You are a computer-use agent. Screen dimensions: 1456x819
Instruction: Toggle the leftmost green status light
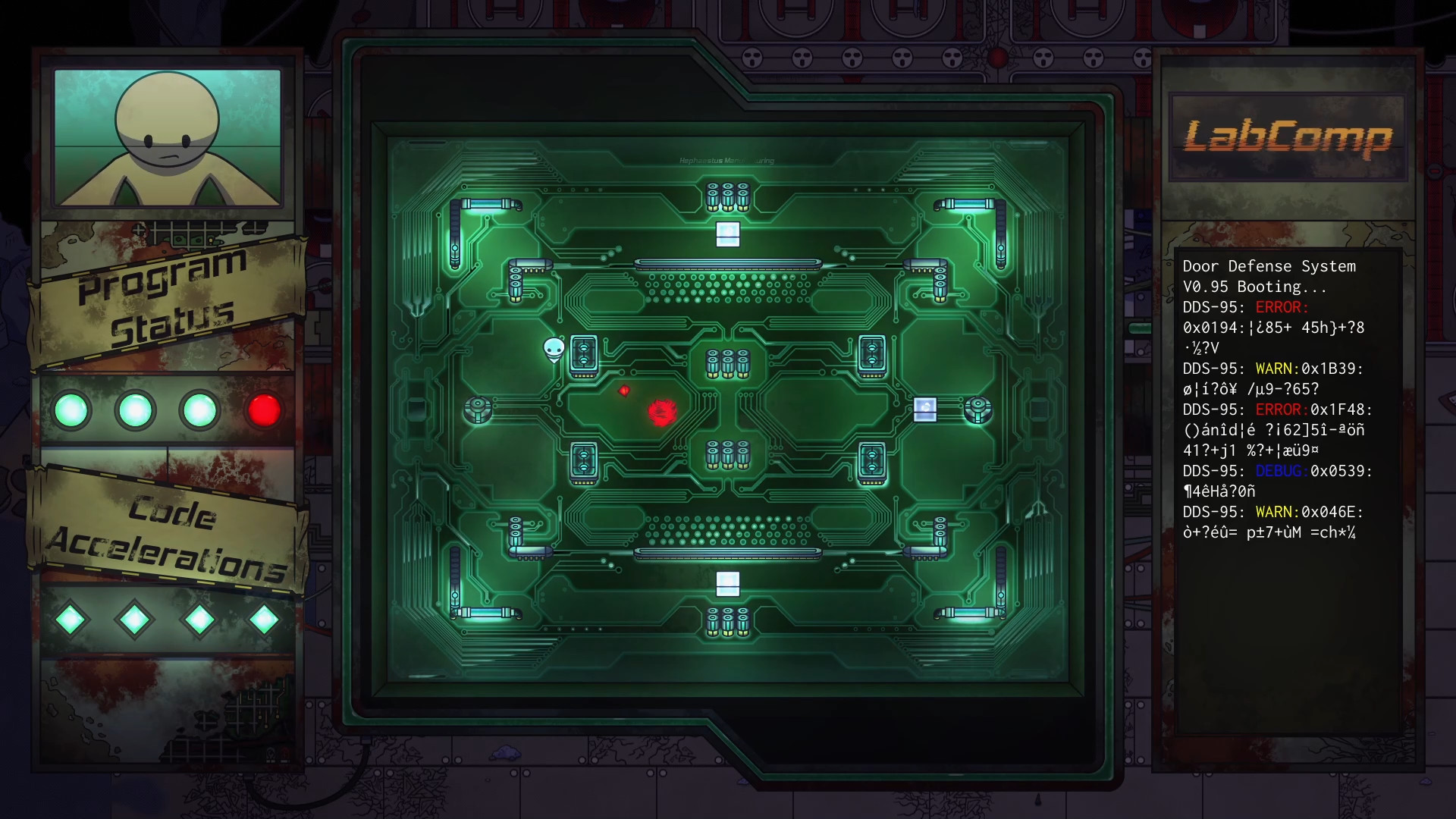pos(72,409)
